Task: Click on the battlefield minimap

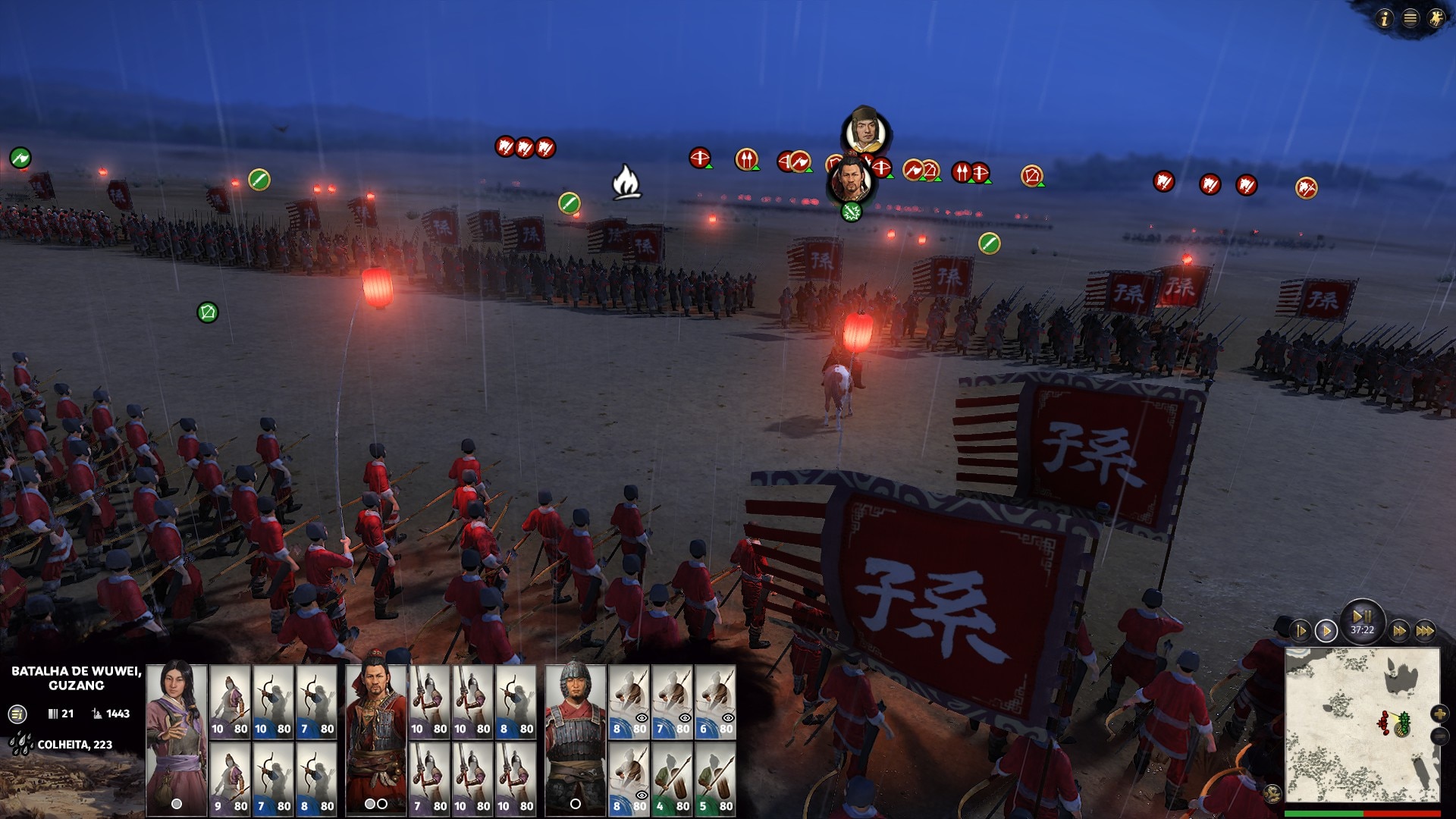Action: [x=1361, y=724]
